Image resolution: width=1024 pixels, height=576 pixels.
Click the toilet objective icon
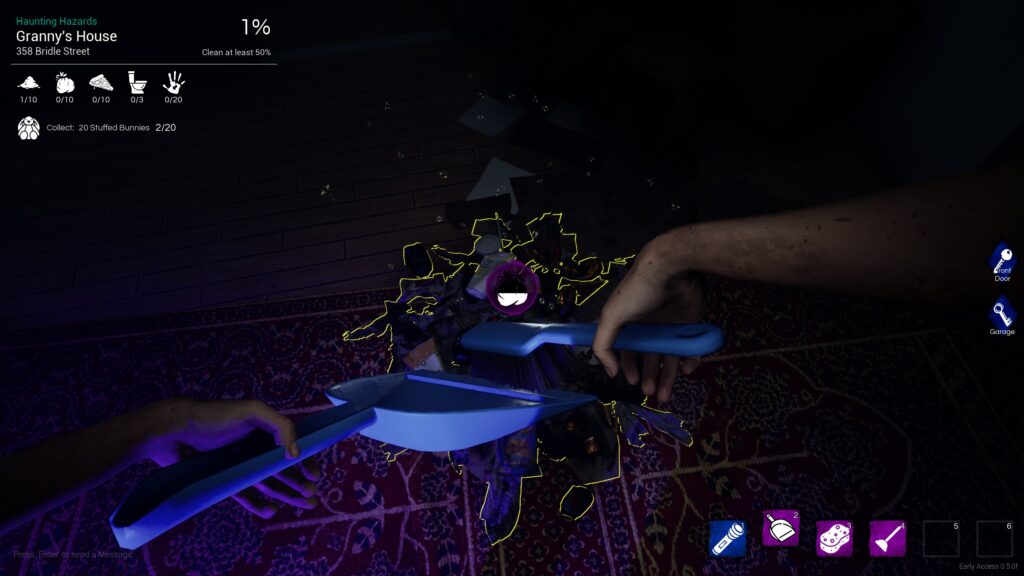(137, 83)
